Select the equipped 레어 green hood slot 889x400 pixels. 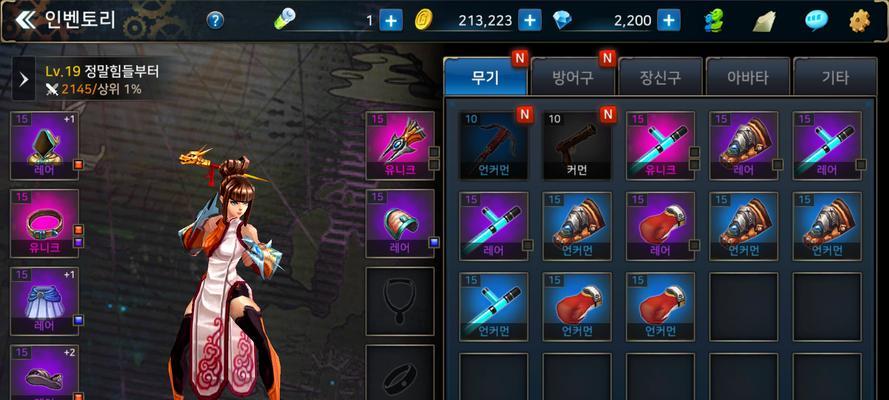click(44, 145)
